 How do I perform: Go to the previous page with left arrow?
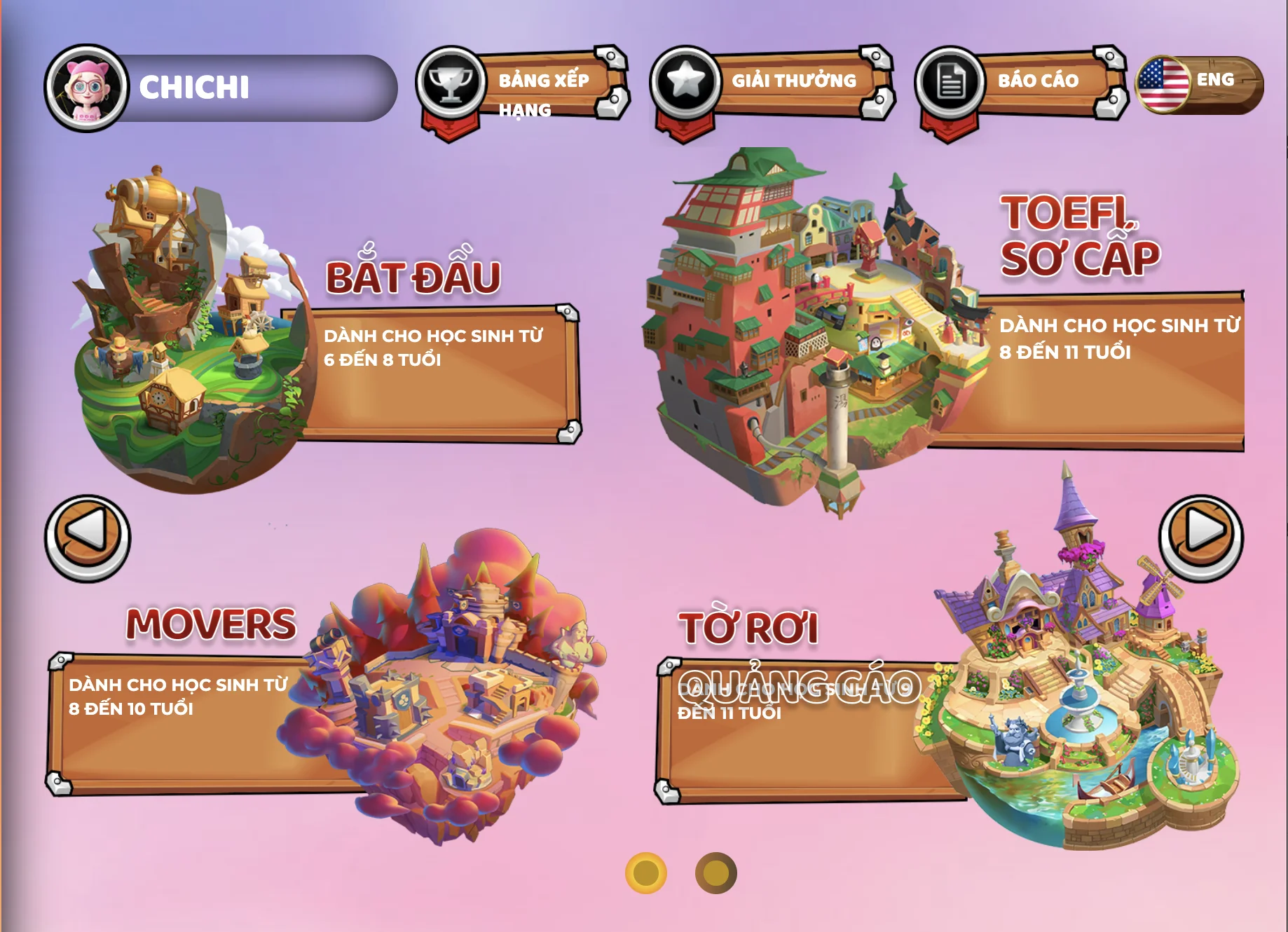[88, 537]
